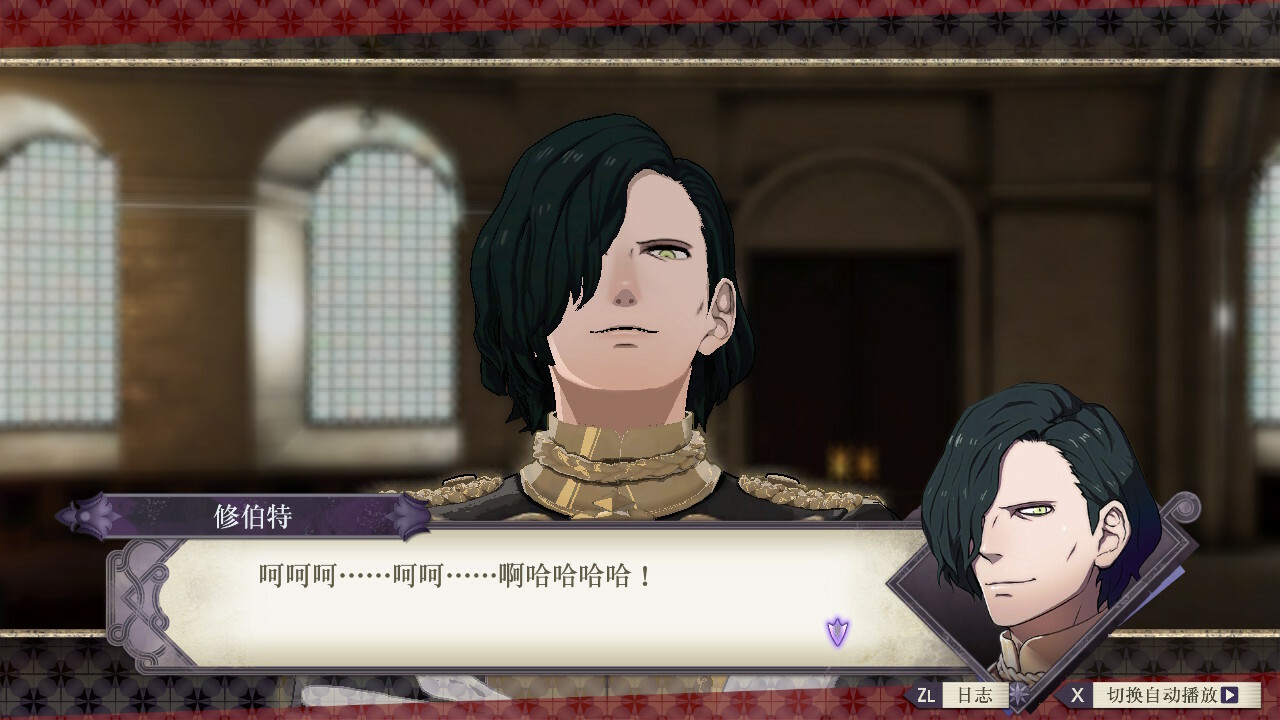Advance dialogue with the purple arrow indicator
Image resolution: width=1280 pixels, height=720 pixels.
point(837,631)
